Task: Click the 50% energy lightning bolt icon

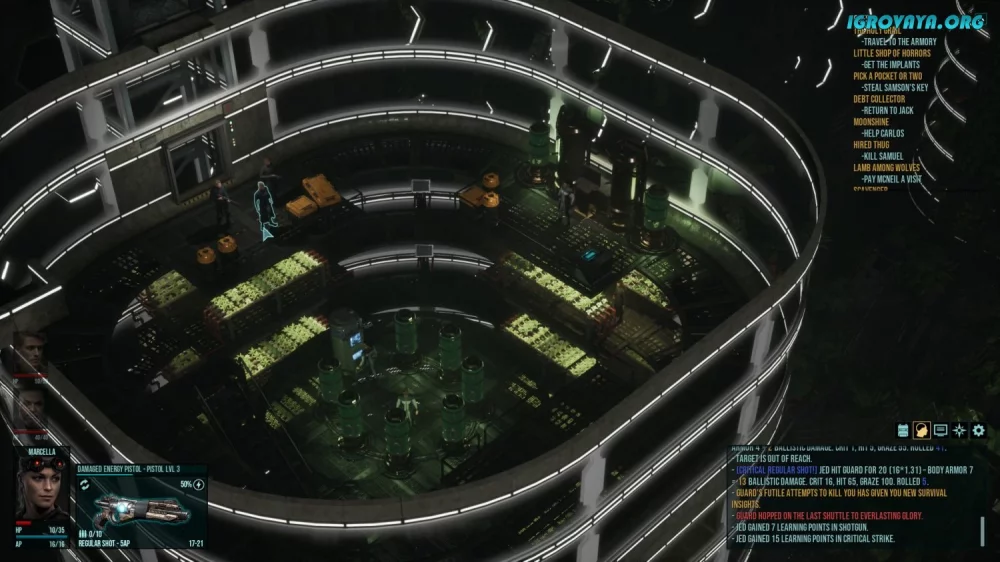Action: pos(198,484)
